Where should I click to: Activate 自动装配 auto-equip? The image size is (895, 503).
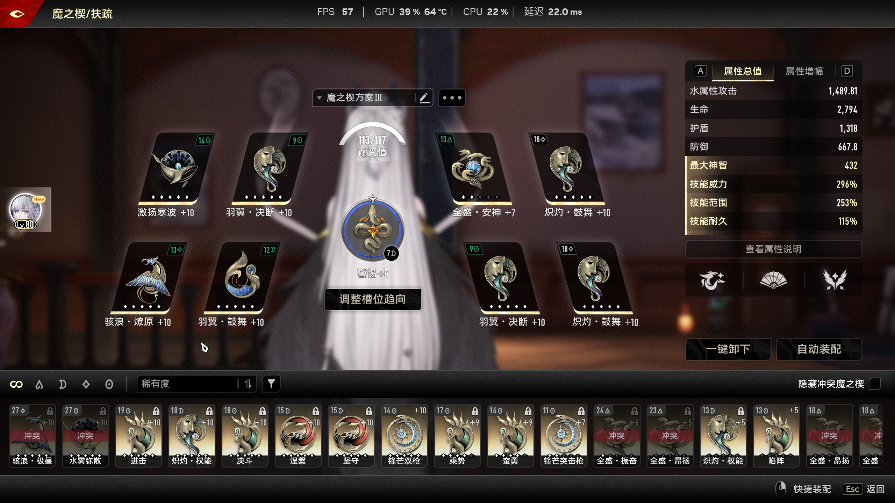[817, 349]
